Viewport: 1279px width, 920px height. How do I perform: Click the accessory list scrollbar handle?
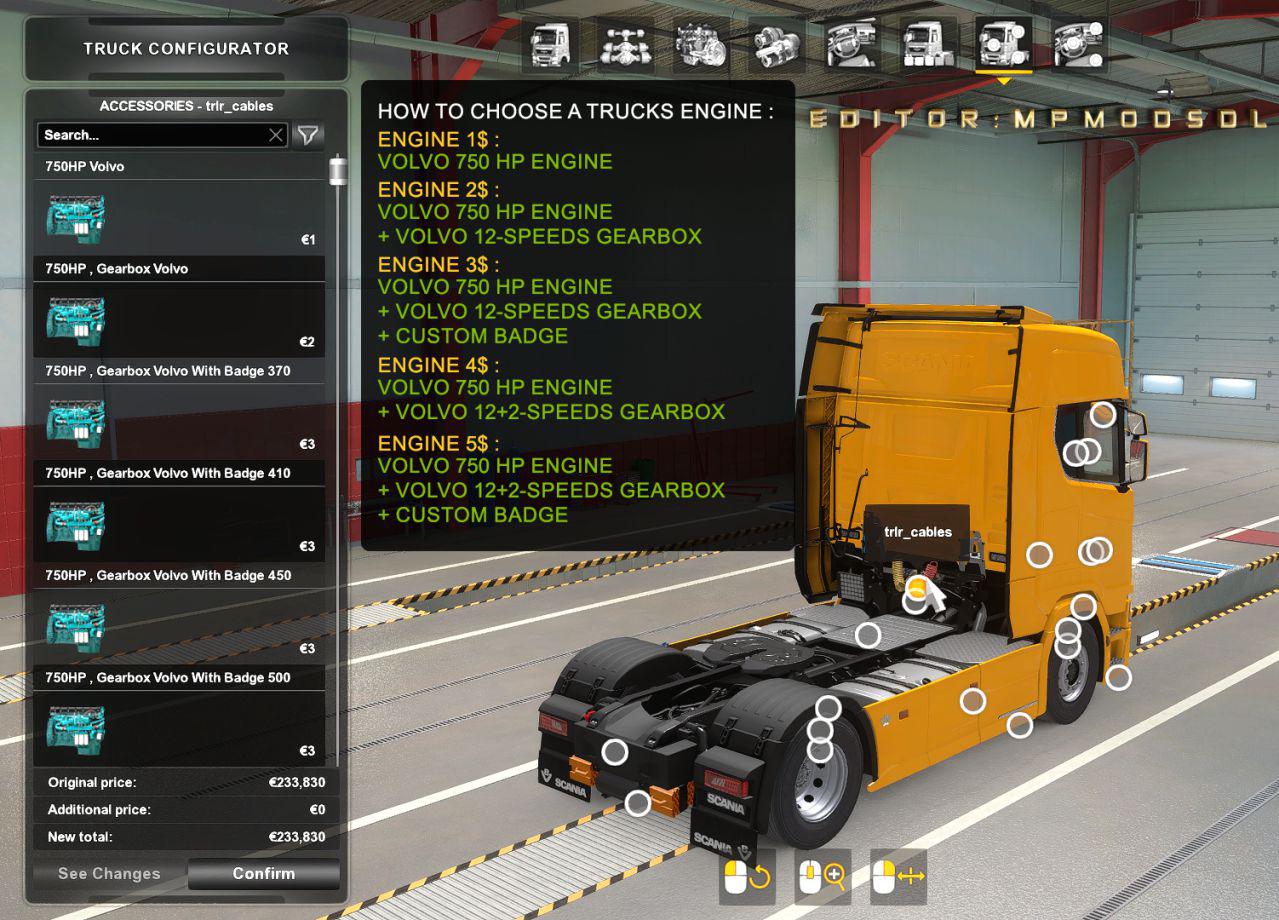[x=338, y=171]
